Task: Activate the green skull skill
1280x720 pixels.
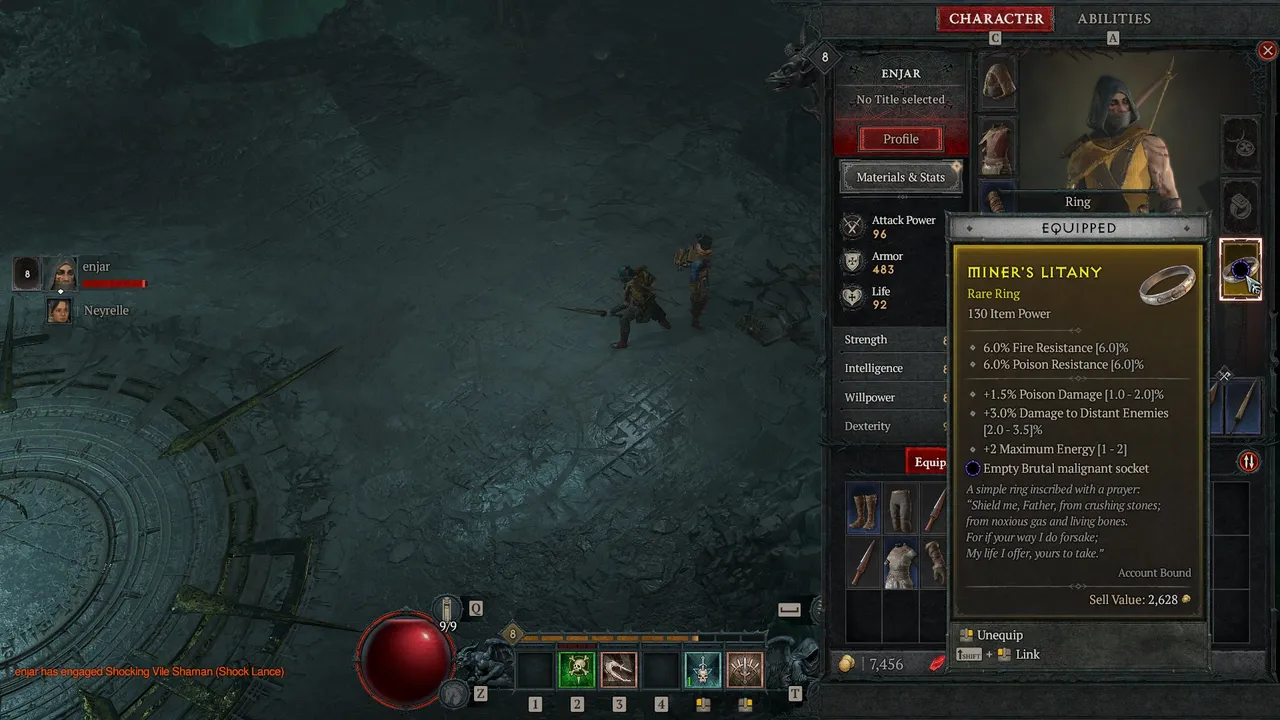Action: click(x=577, y=670)
